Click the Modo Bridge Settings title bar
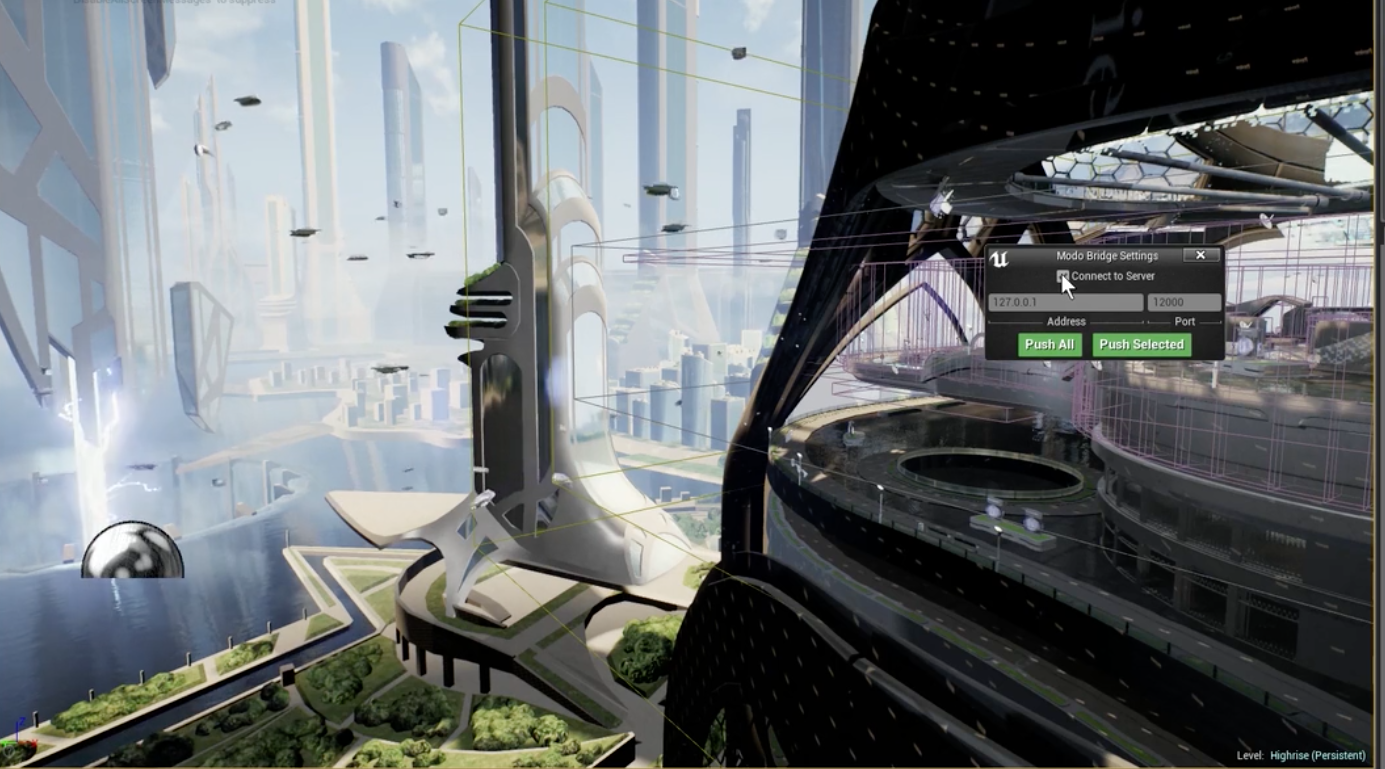The height and width of the screenshot is (769, 1385). coord(1107,256)
